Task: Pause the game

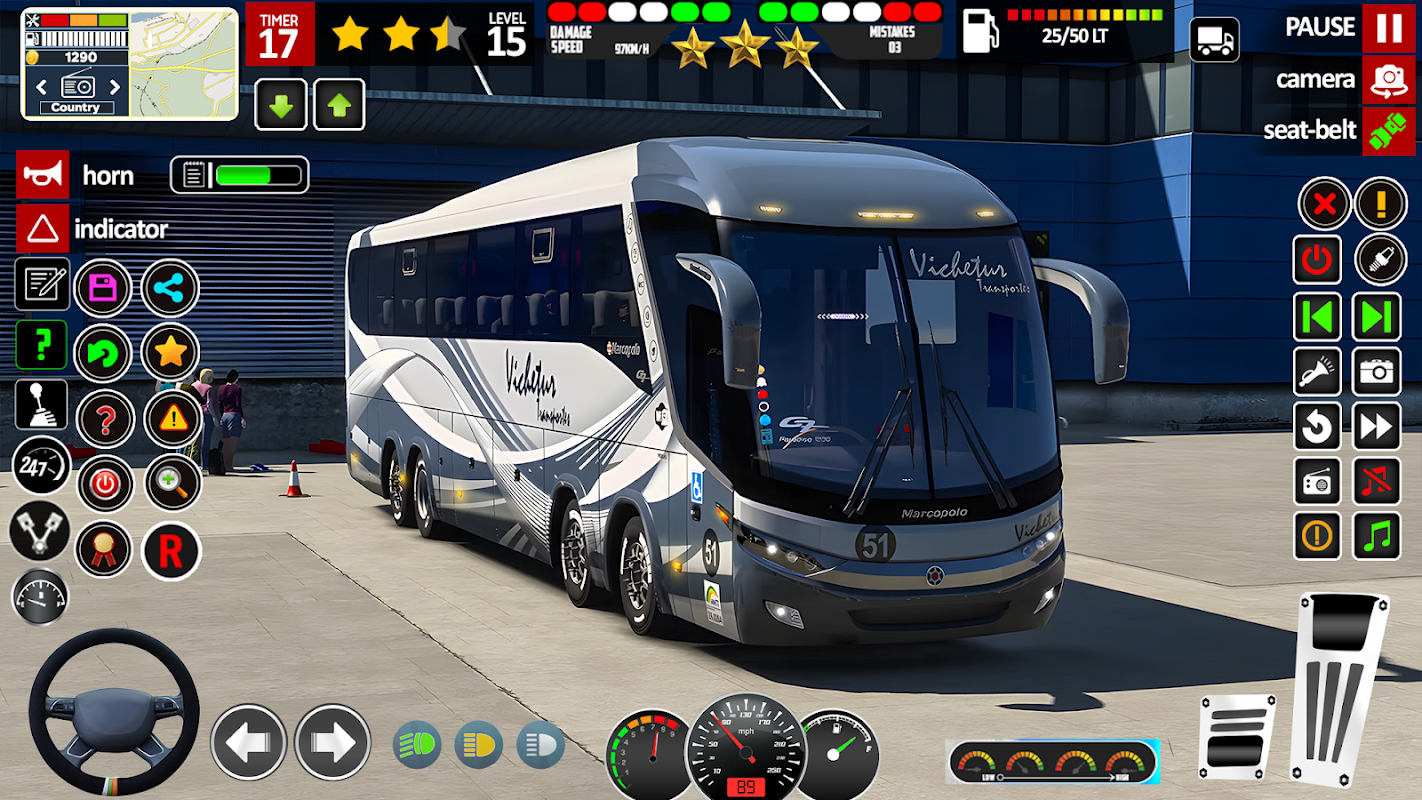Action: point(1388,27)
